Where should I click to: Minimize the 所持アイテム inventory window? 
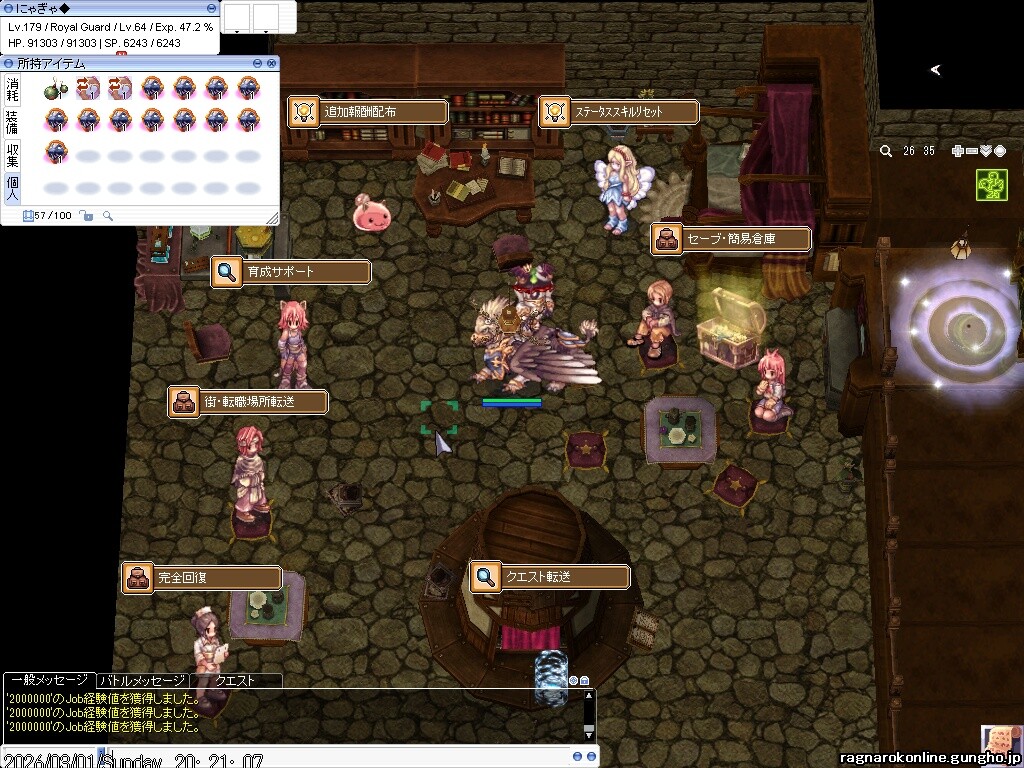[259, 63]
